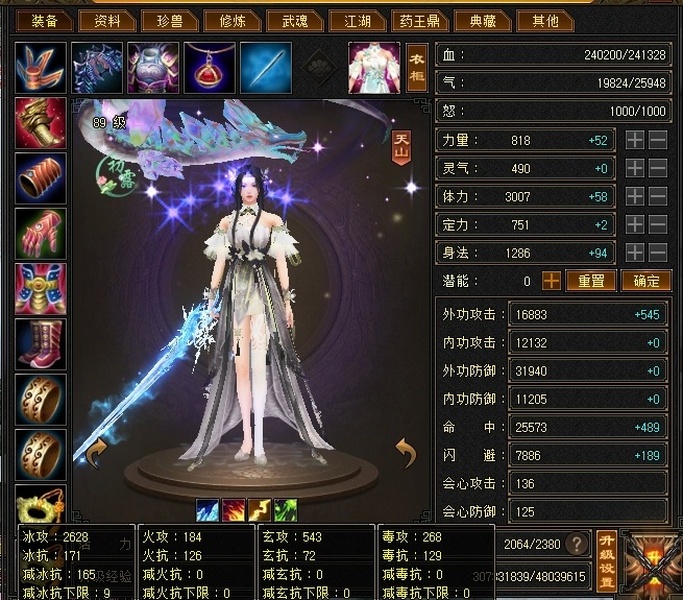683x600 pixels.
Task: Click the 重置 reset button
Action: coord(591,281)
